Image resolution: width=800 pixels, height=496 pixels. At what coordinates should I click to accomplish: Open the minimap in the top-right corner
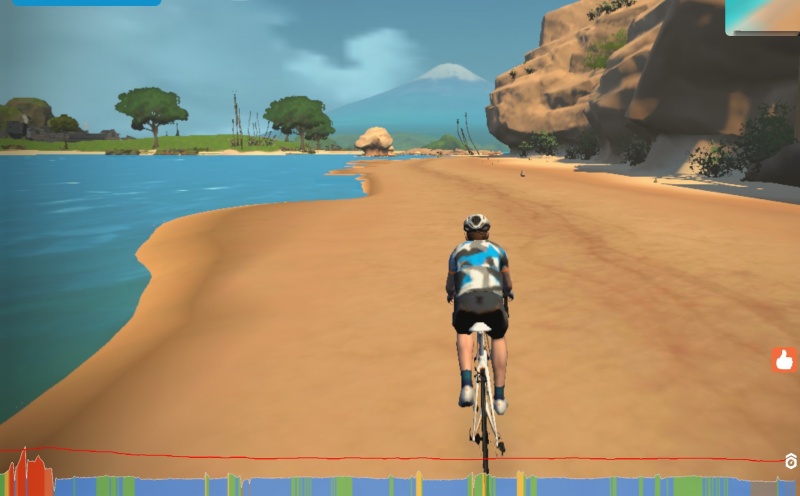(762, 17)
